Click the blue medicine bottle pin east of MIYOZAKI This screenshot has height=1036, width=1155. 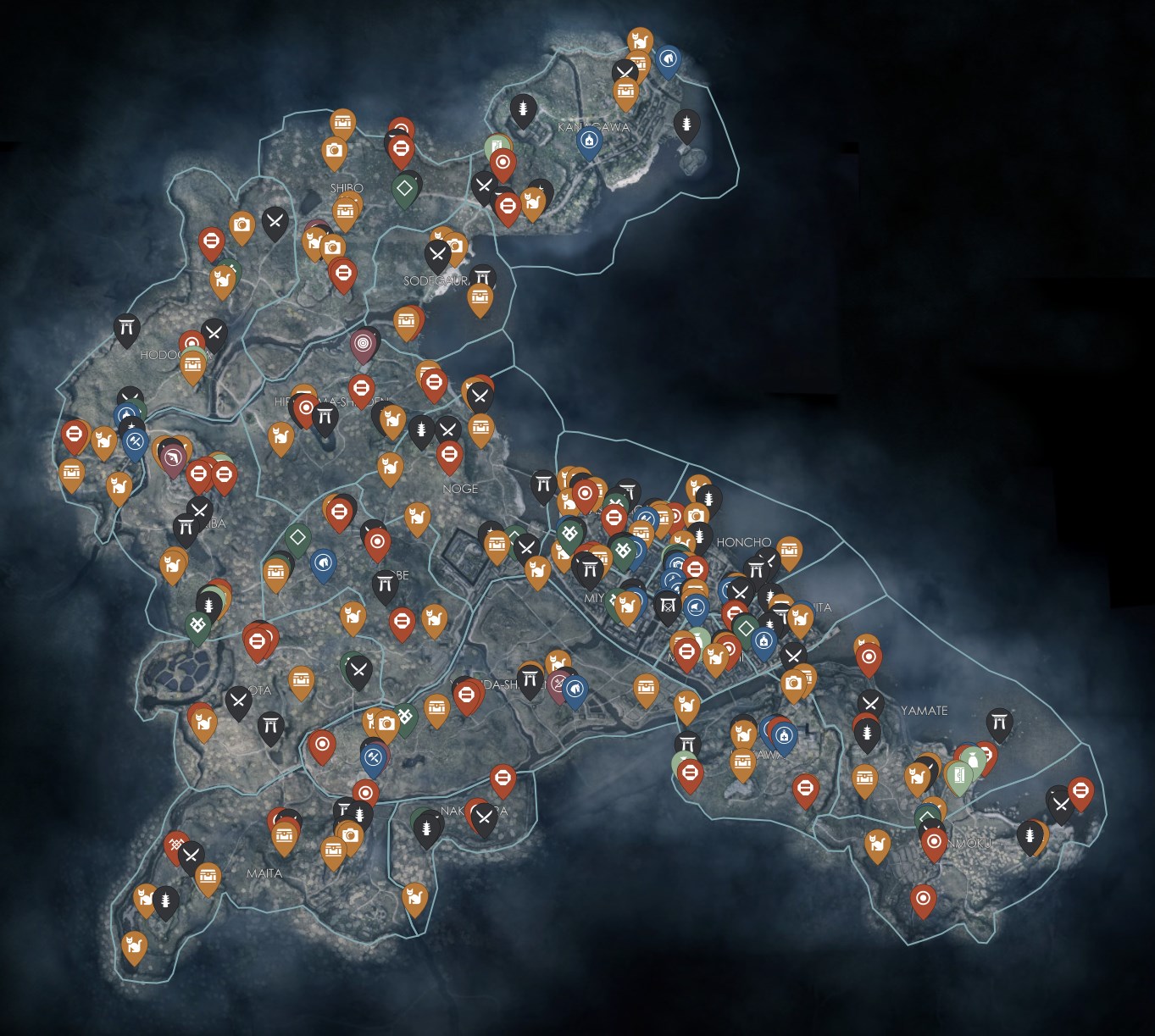point(764,641)
